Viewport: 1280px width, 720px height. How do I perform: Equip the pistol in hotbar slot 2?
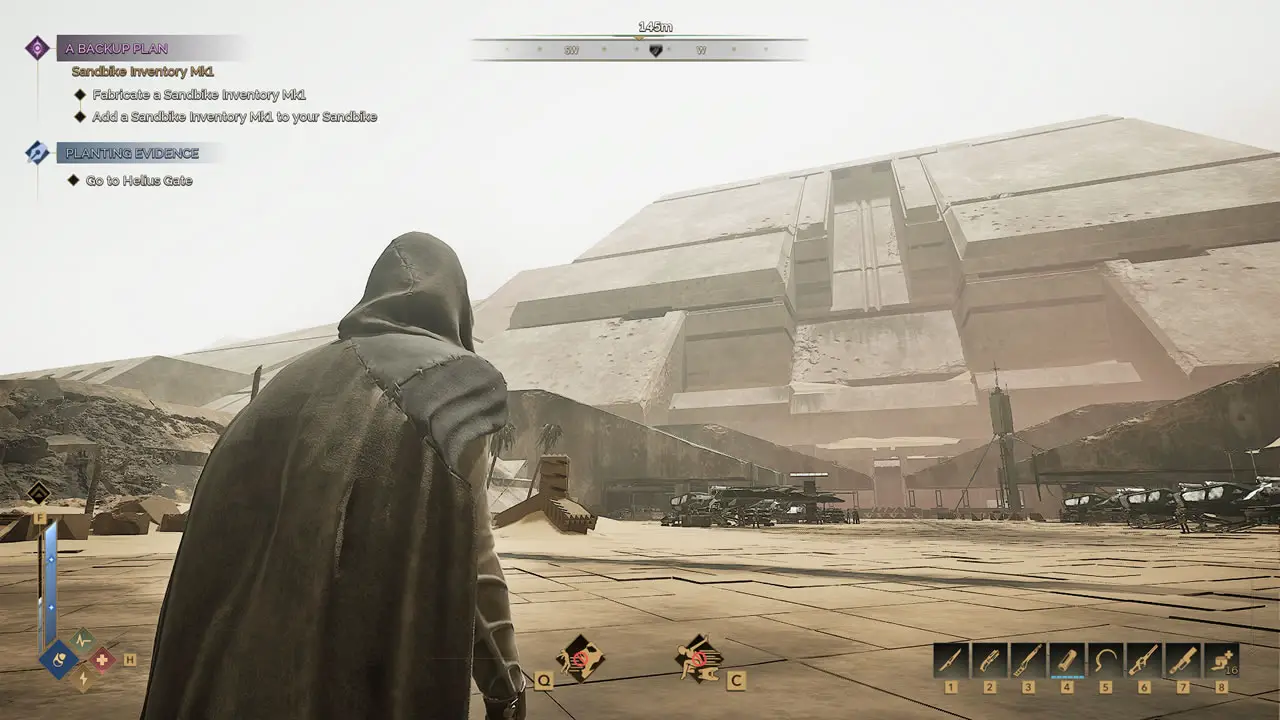point(990,660)
